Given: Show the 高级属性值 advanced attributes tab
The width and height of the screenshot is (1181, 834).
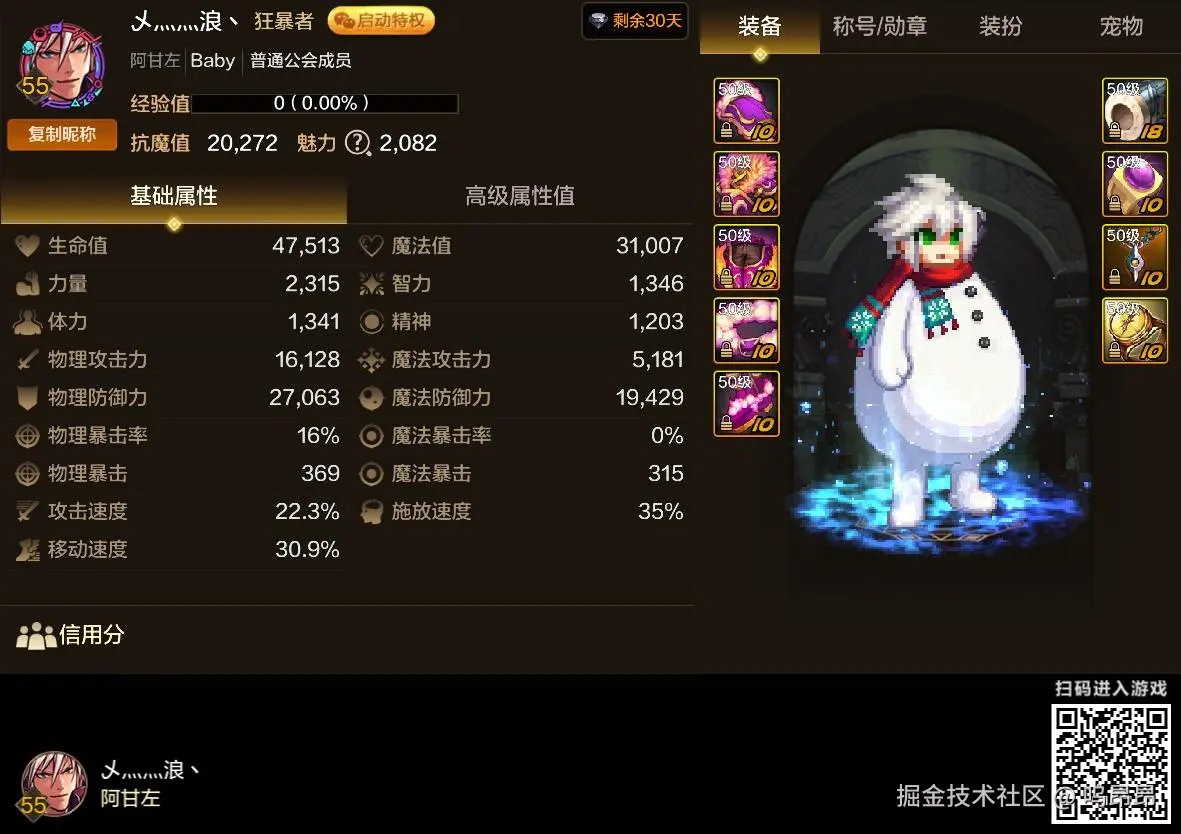Looking at the screenshot, I should click(520, 196).
